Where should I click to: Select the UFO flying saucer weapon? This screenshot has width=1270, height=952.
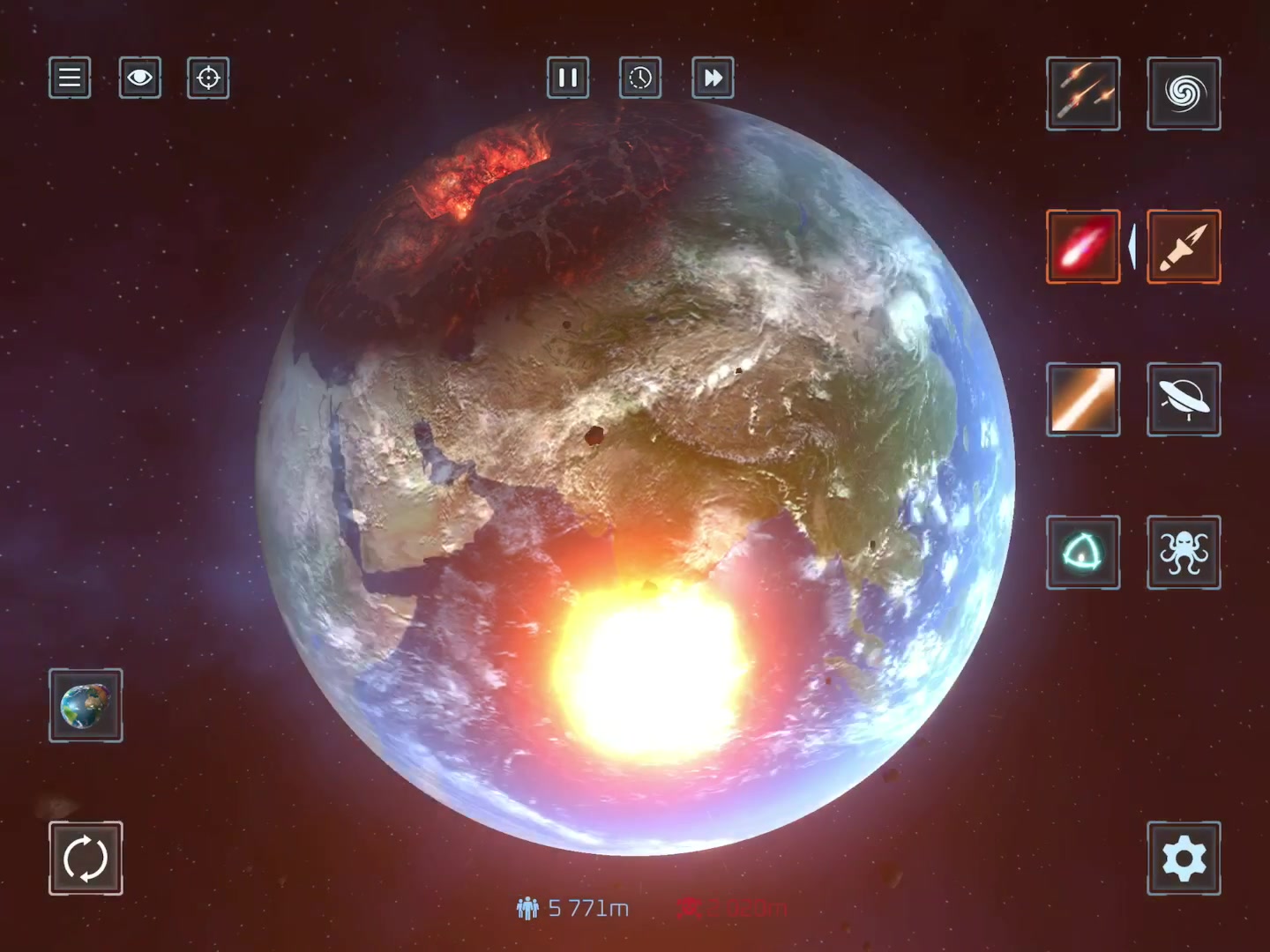pos(1184,399)
